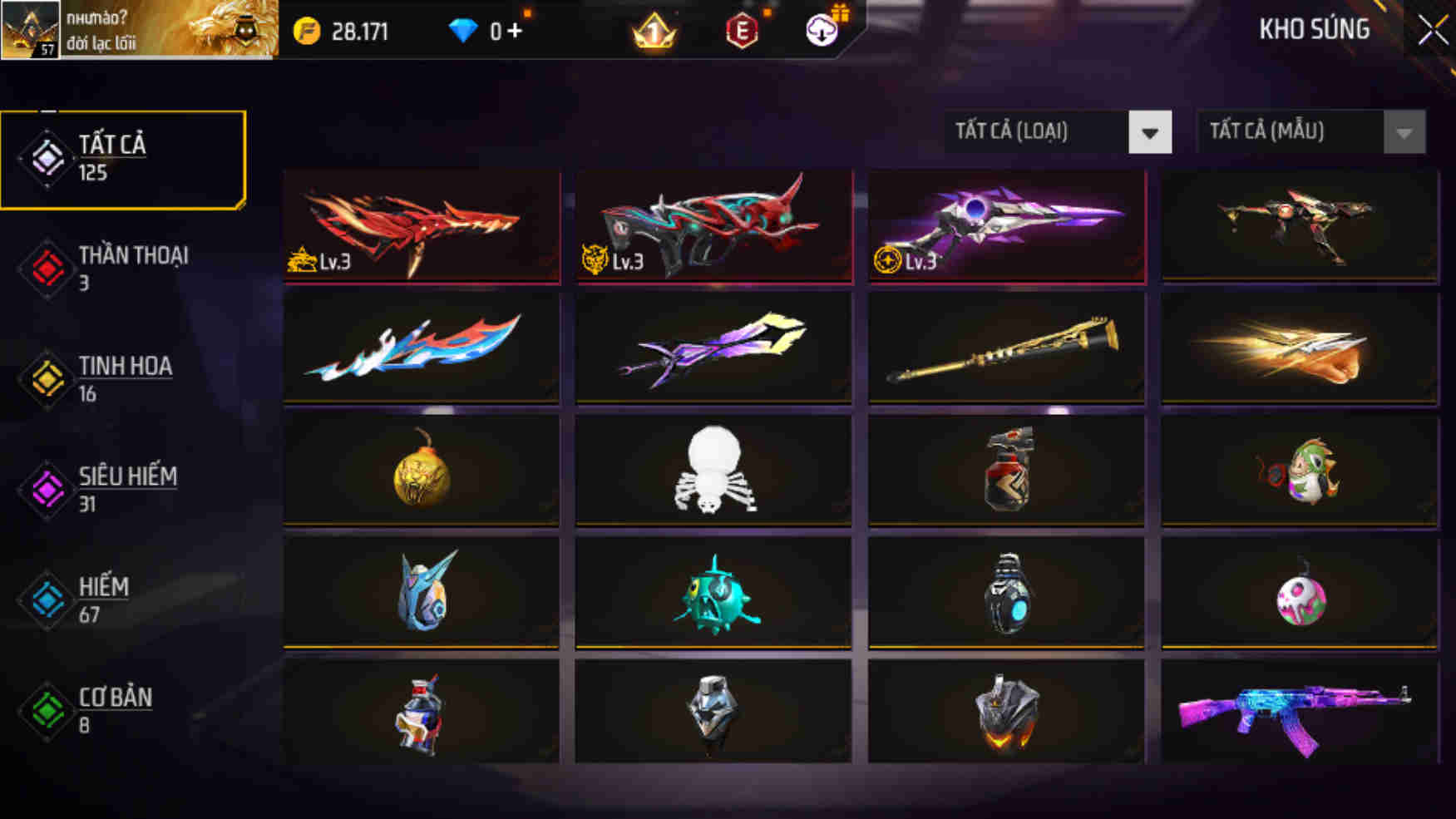Click the F coin balance display
Viewport: 1456px width, 819px height.
(x=341, y=32)
